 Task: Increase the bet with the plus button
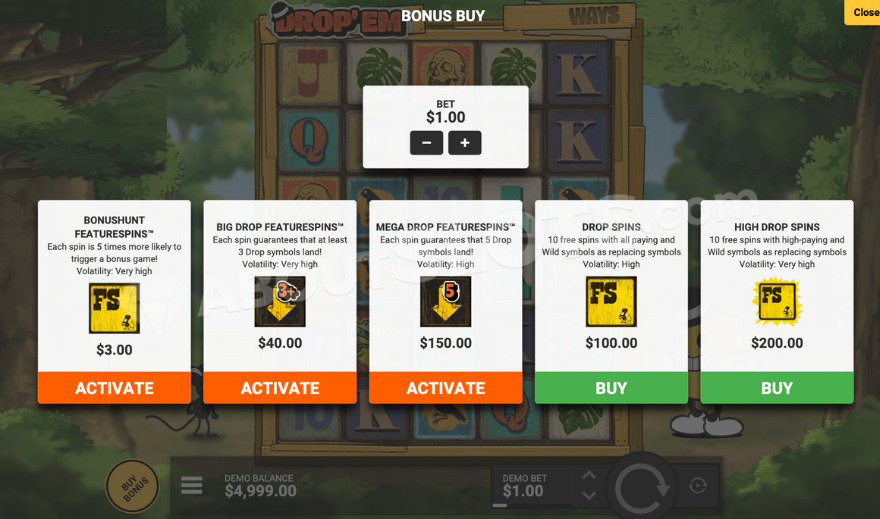click(x=465, y=143)
